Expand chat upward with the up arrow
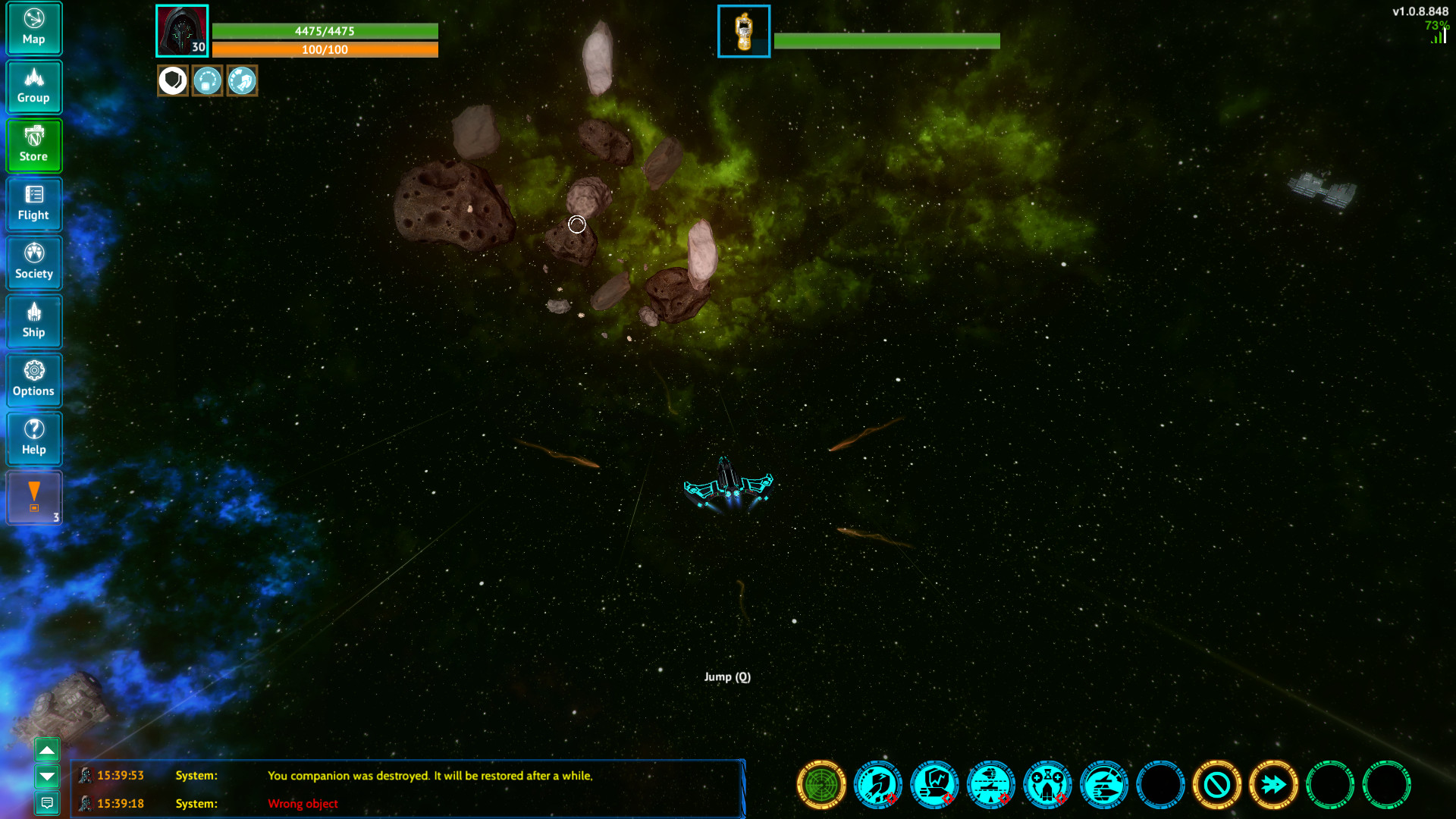The height and width of the screenshot is (819, 1456). point(47,749)
